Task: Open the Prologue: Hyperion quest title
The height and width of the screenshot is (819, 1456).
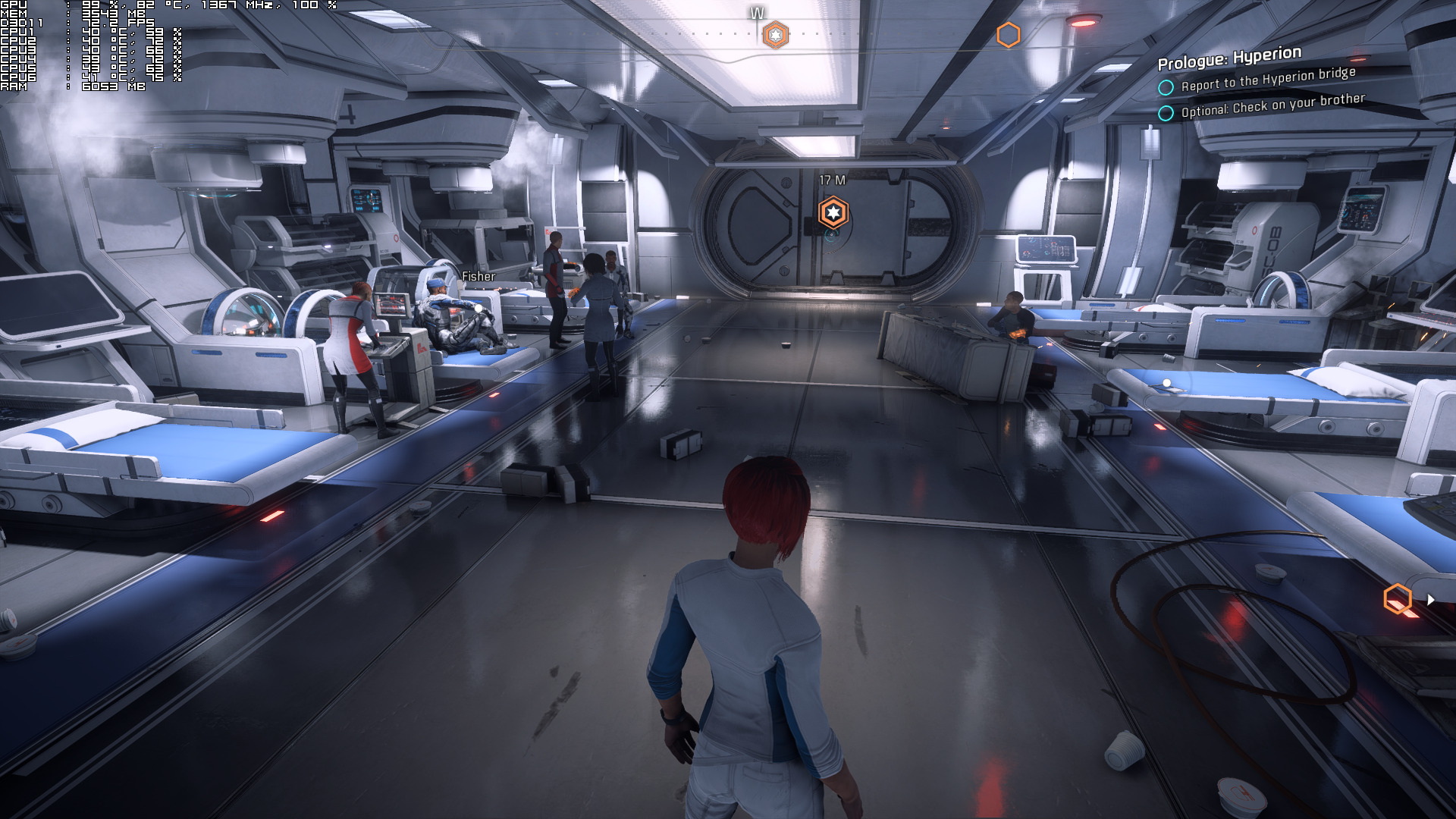Action: (1229, 57)
